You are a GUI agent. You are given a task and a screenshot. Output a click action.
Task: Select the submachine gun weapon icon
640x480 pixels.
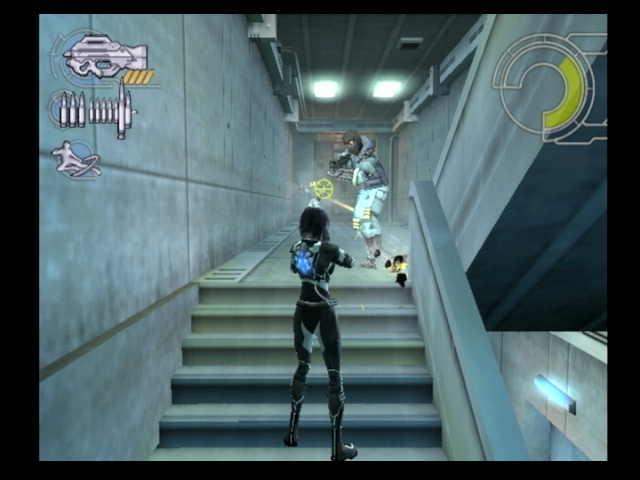[104, 55]
